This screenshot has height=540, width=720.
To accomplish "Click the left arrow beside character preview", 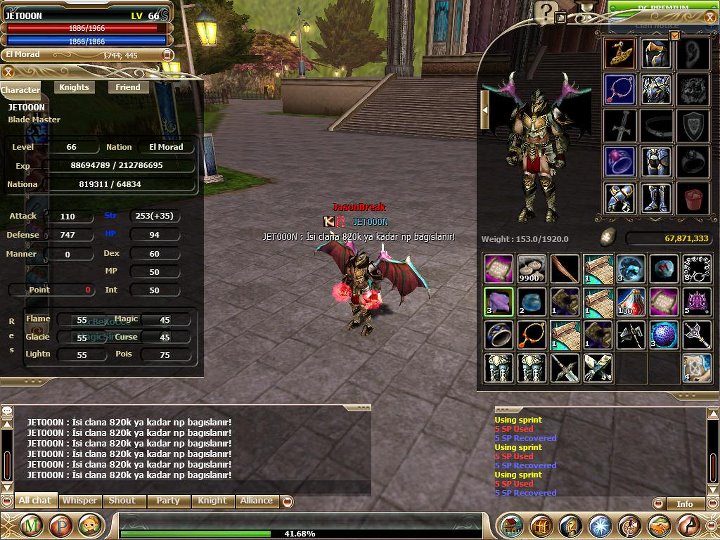I will (x=485, y=110).
